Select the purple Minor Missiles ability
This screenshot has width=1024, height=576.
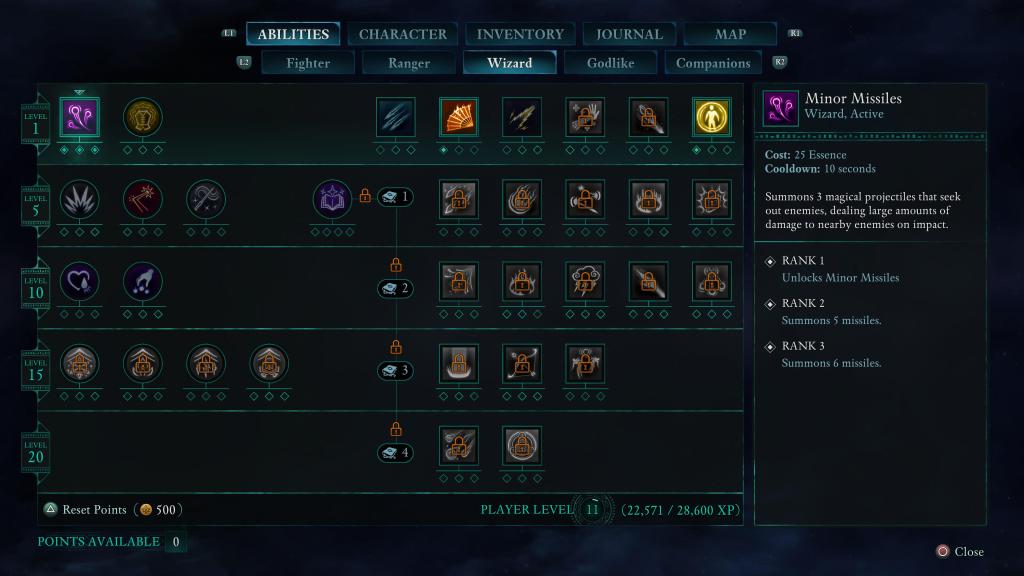(x=80, y=117)
